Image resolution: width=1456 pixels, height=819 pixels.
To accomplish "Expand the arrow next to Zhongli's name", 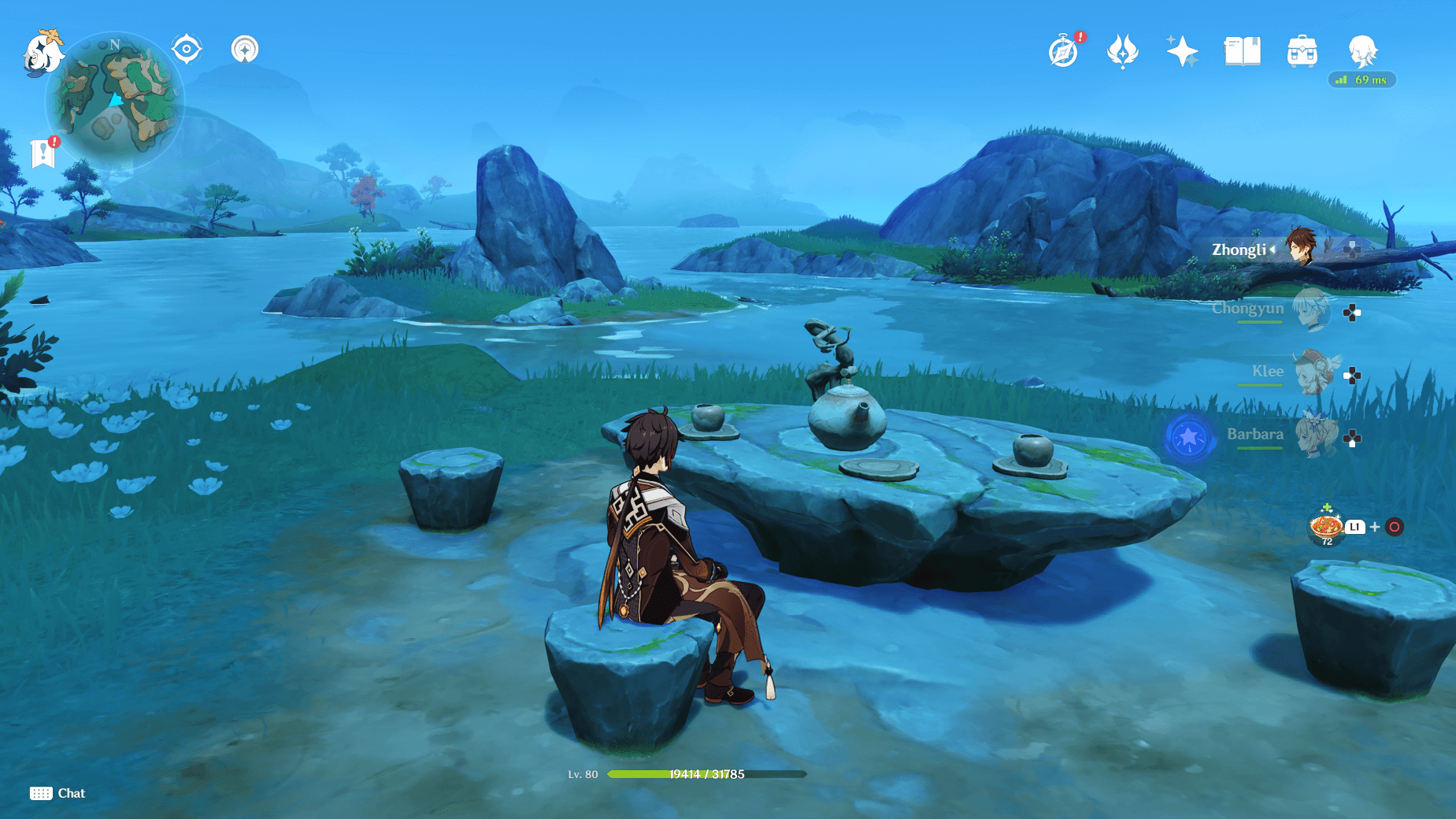I will (x=1273, y=250).
